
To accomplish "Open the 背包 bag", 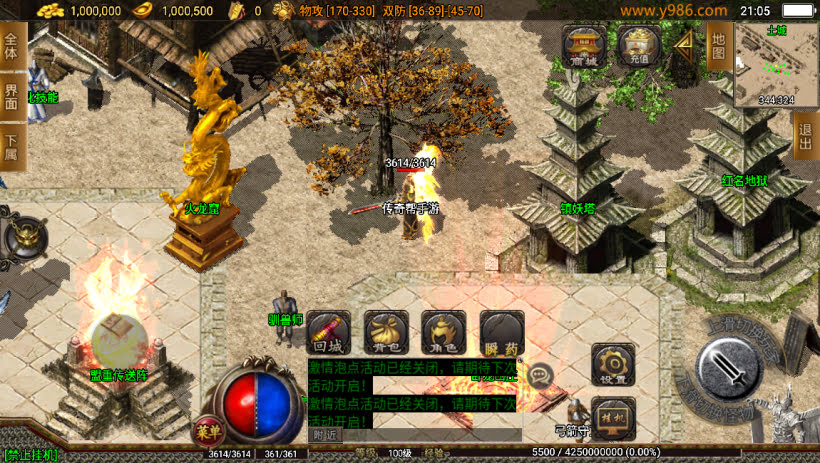I will 386,333.
